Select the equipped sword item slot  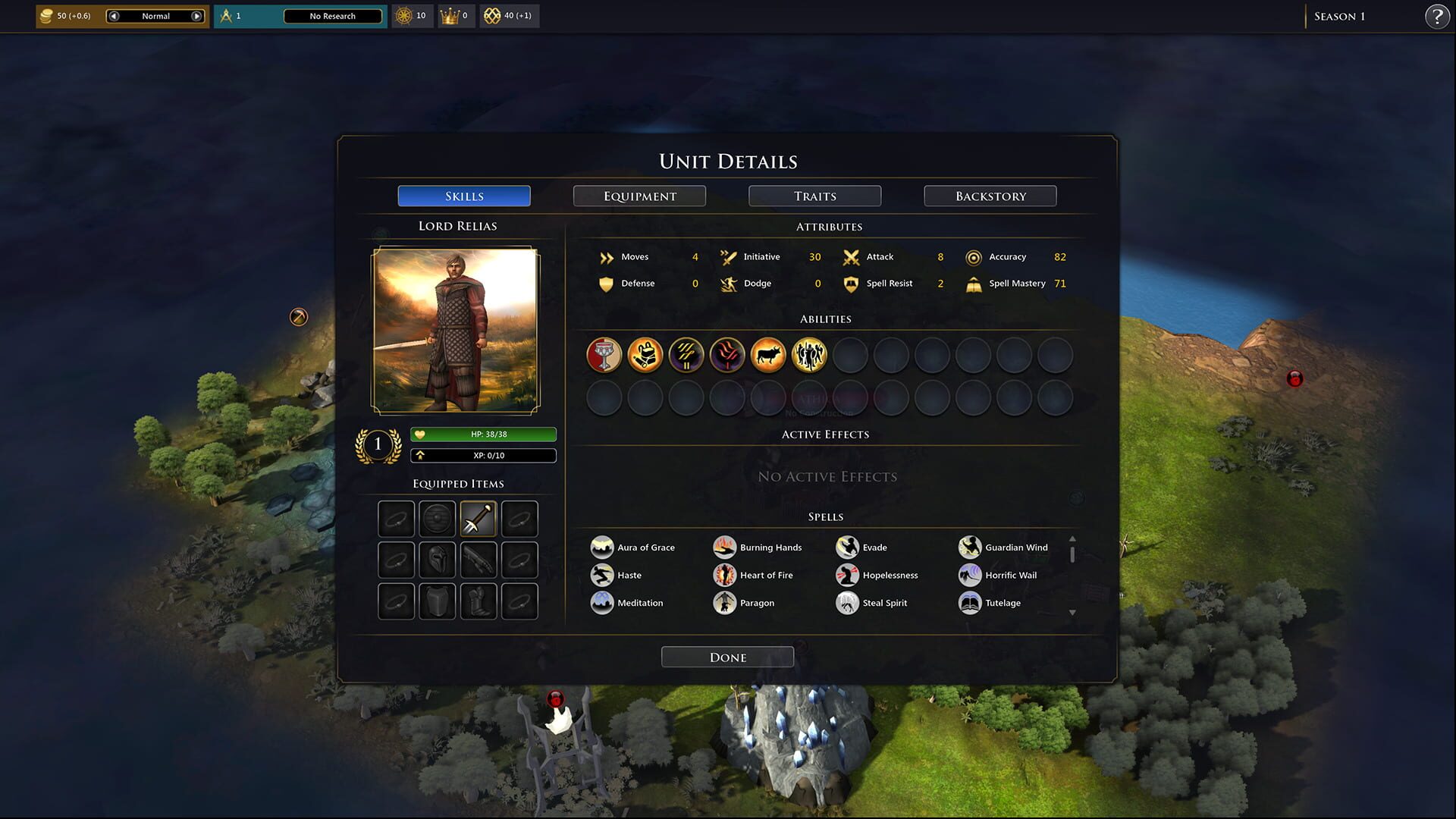[478, 518]
